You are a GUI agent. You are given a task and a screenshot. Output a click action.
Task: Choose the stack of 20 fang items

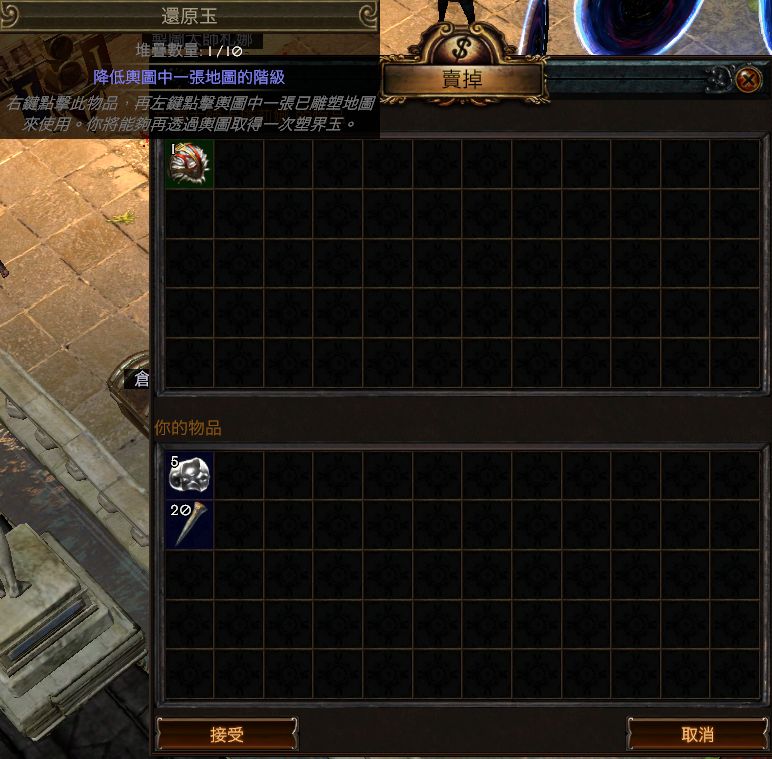pos(189,525)
